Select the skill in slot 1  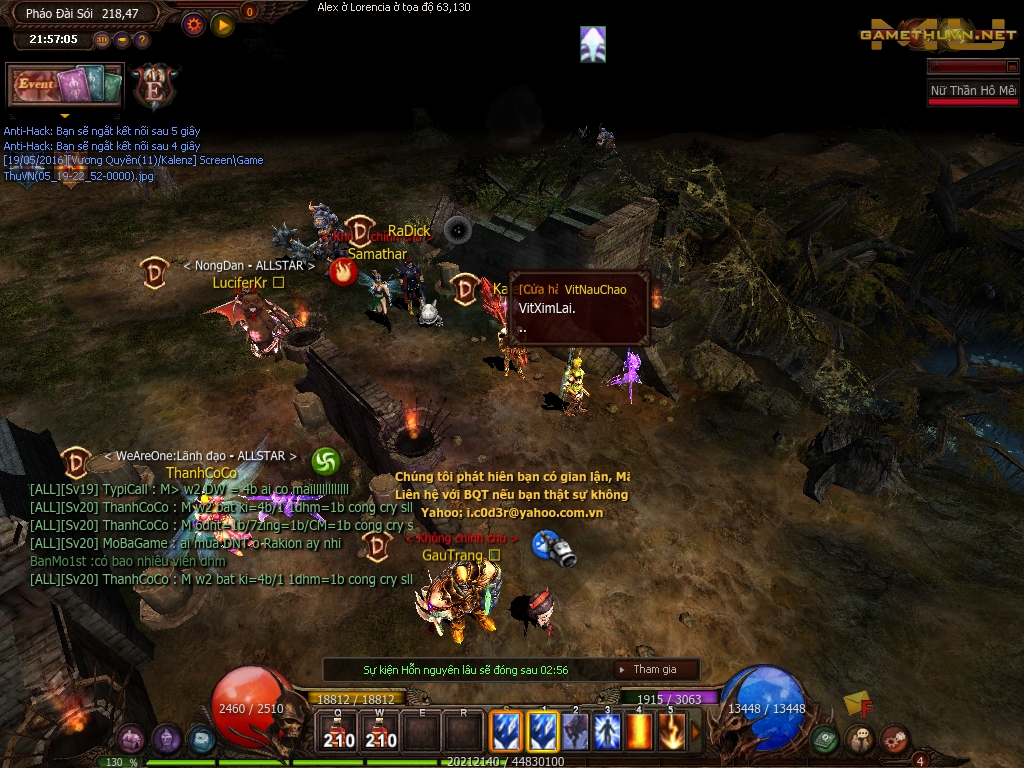(x=543, y=731)
